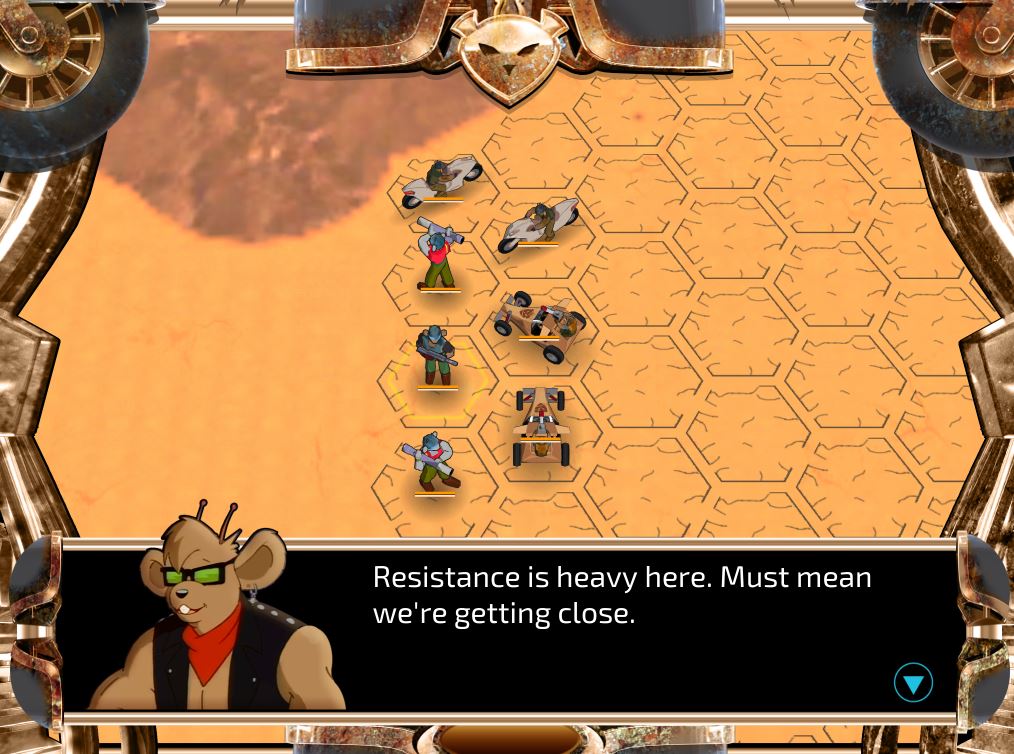The width and height of the screenshot is (1014, 754).
Task: Select the rifle soldier on the highlighted hex
Action: point(436,356)
